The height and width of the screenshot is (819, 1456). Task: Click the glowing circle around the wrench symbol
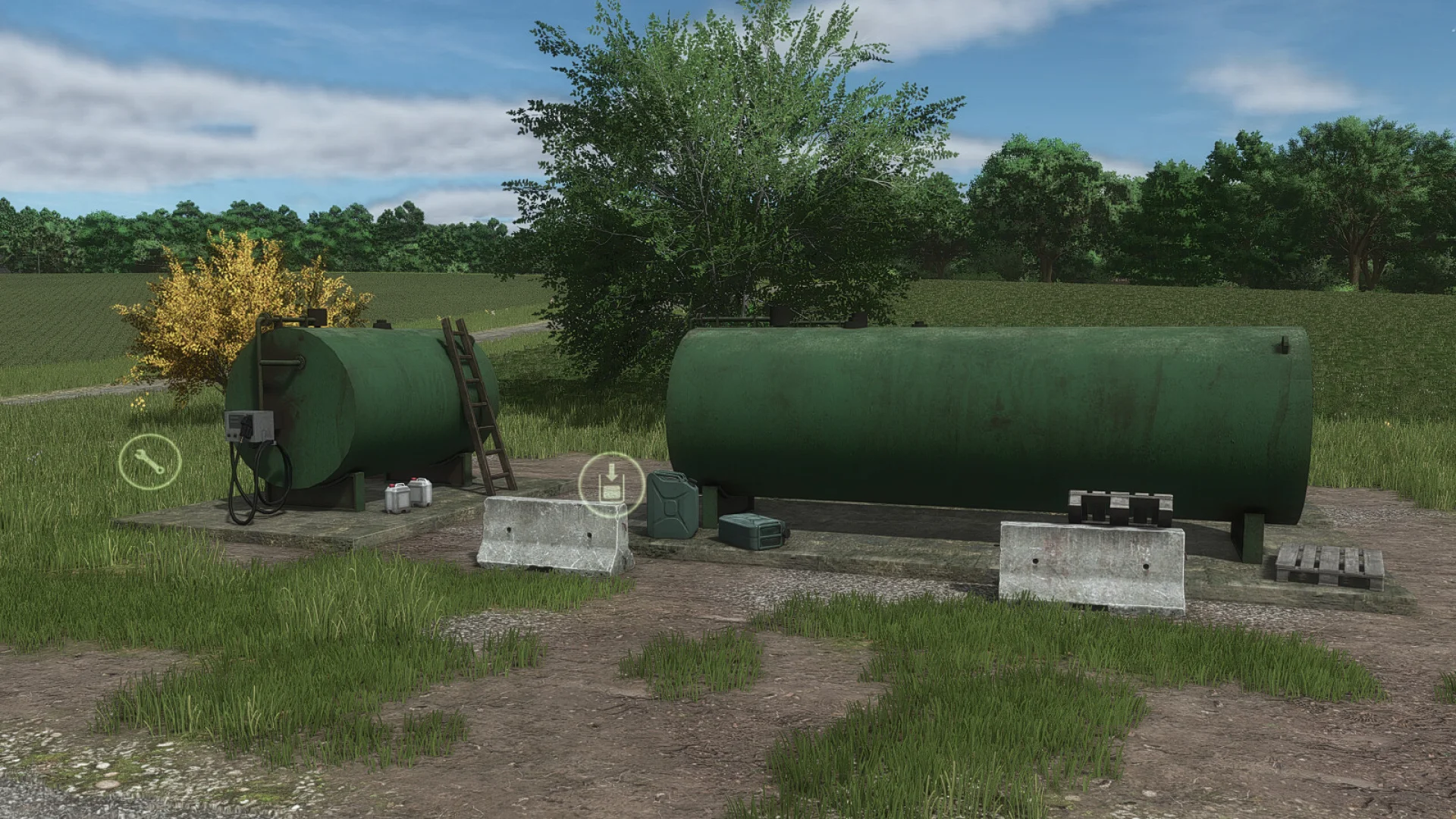click(x=149, y=462)
